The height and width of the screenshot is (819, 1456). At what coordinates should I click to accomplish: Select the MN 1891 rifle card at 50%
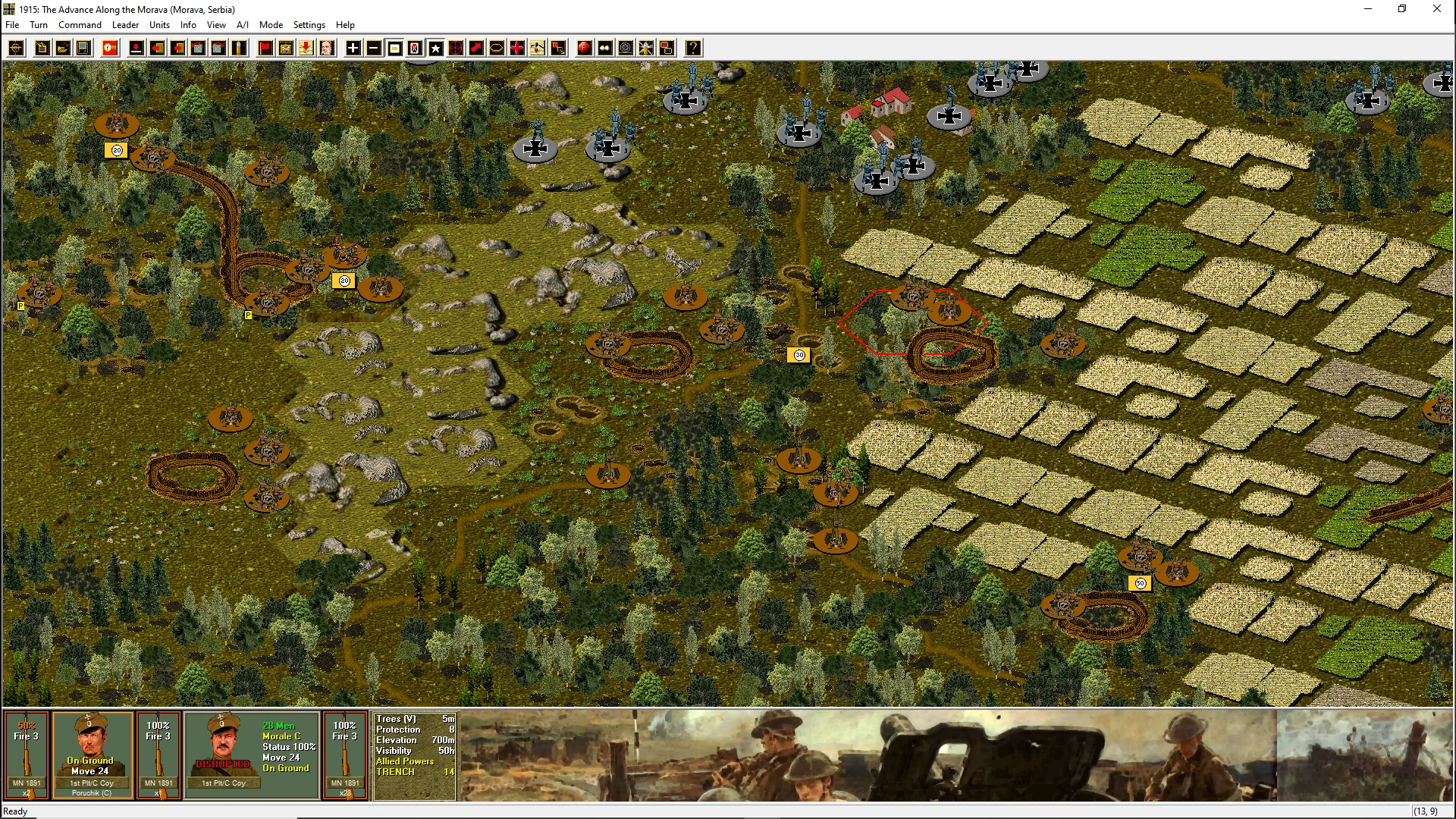pyautogui.click(x=27, y=755)
